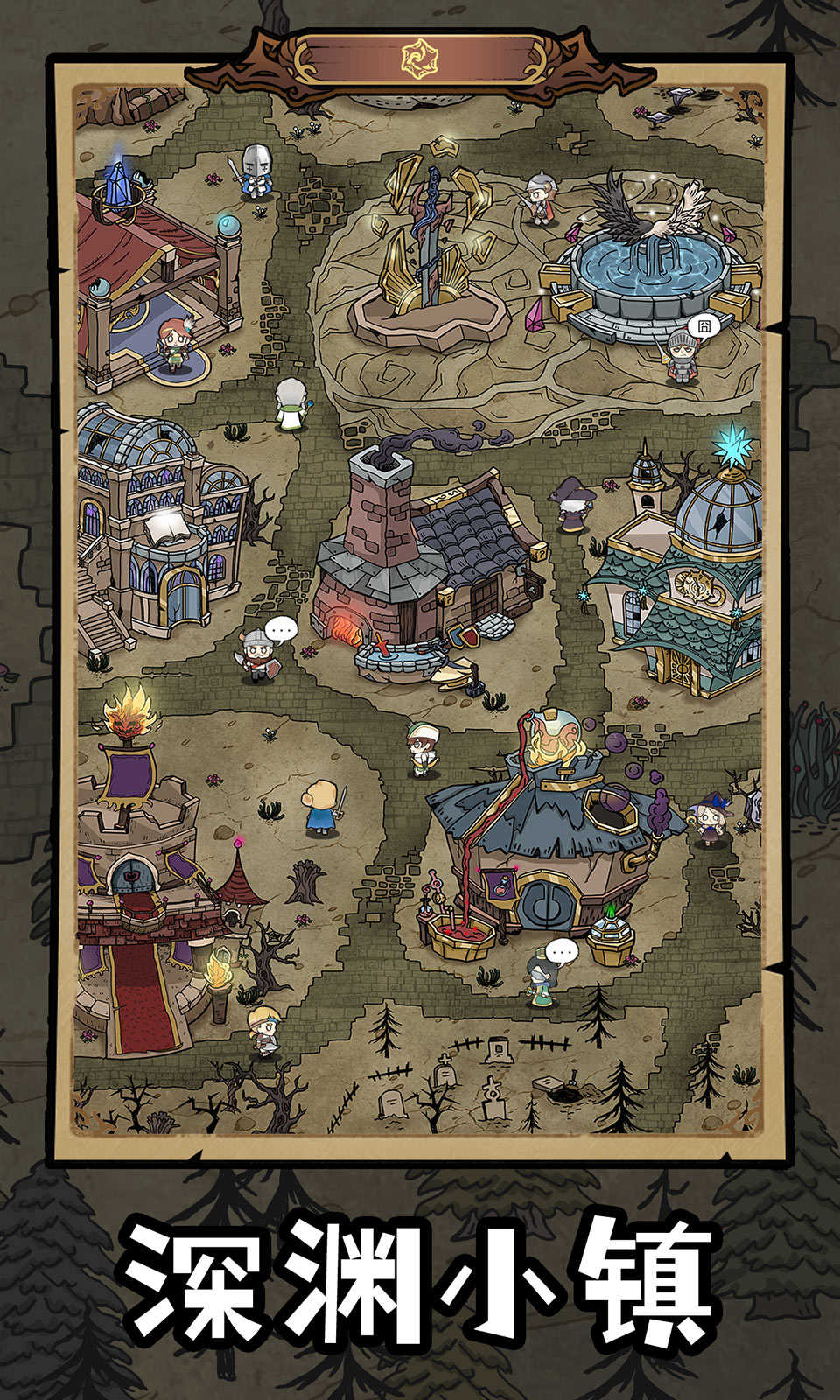This screenshot has width=840, height=1400.
Task: Tap the speech bubble above the dark-haired girl
Action: [x=562, y=950]
